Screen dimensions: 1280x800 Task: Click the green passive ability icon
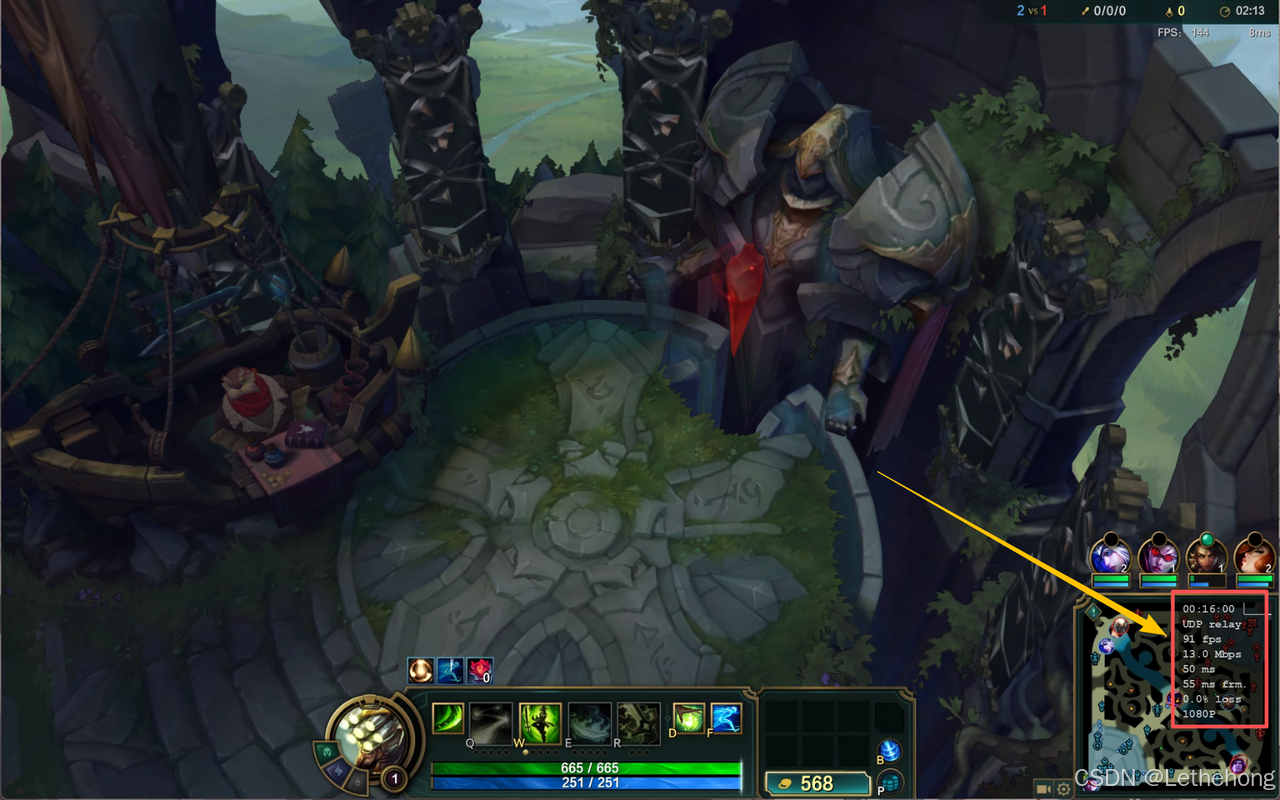tap(447, 718)
